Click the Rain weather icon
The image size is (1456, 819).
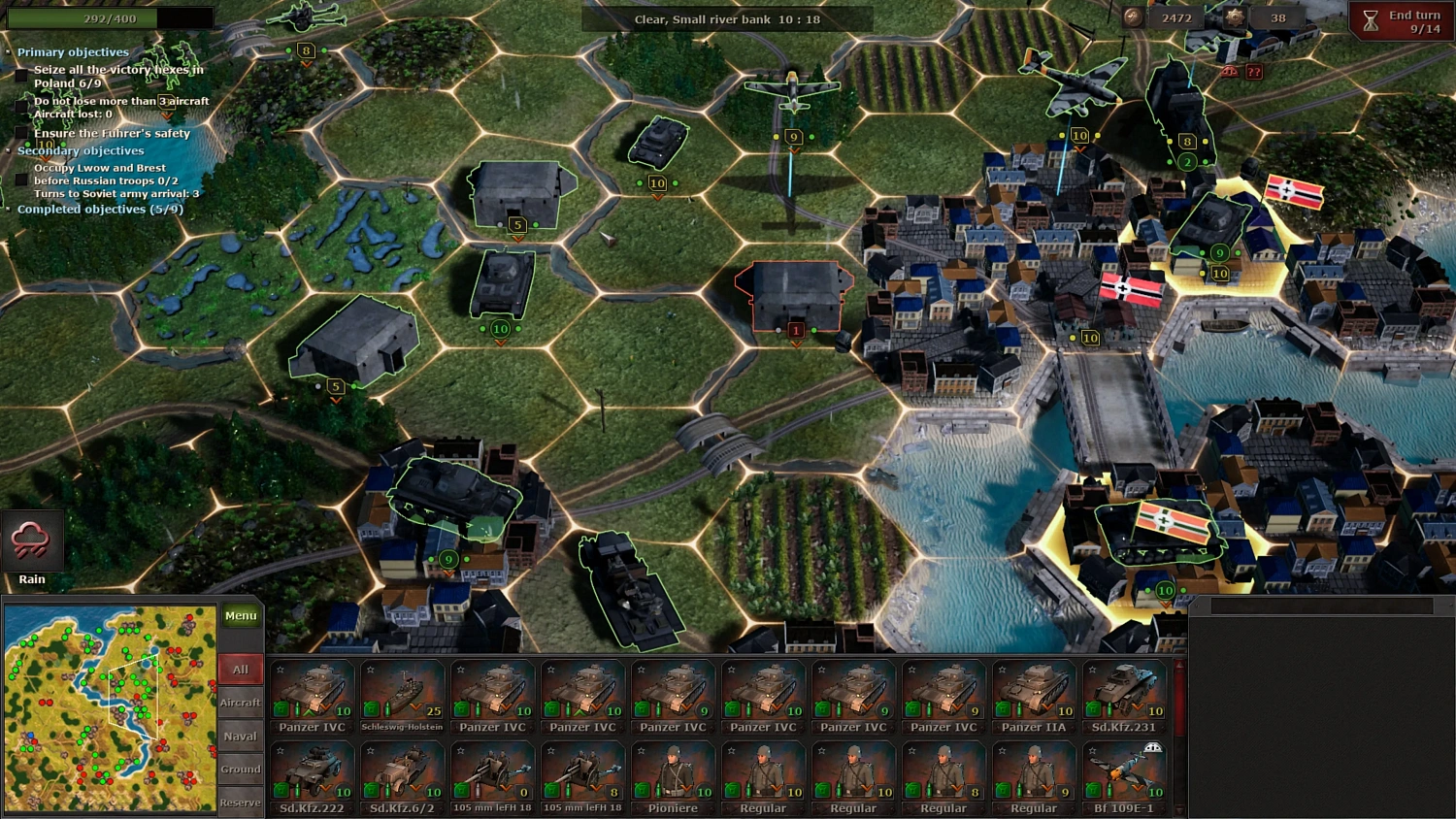click(x=32, y=541)
